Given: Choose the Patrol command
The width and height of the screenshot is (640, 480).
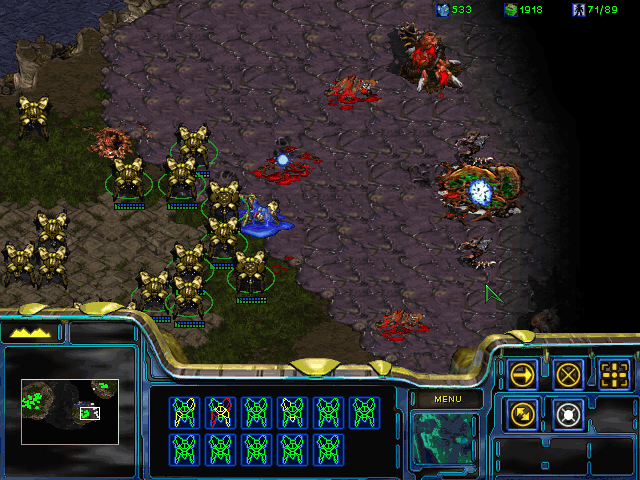Looking at the screenshot, I should click(x=522, y=412).
